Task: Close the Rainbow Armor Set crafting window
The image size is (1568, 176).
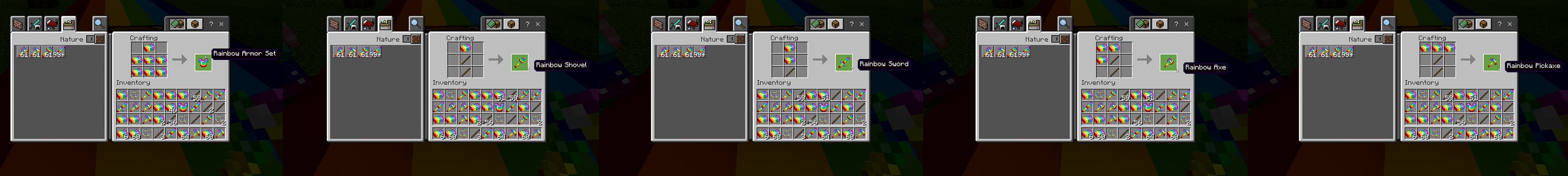Action: click(222, 24)
